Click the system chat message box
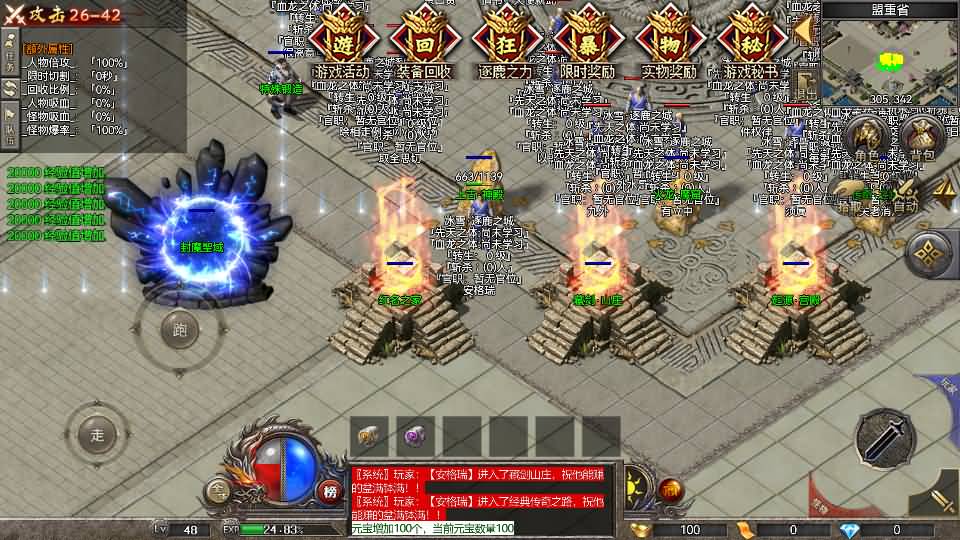 point(485,490)
